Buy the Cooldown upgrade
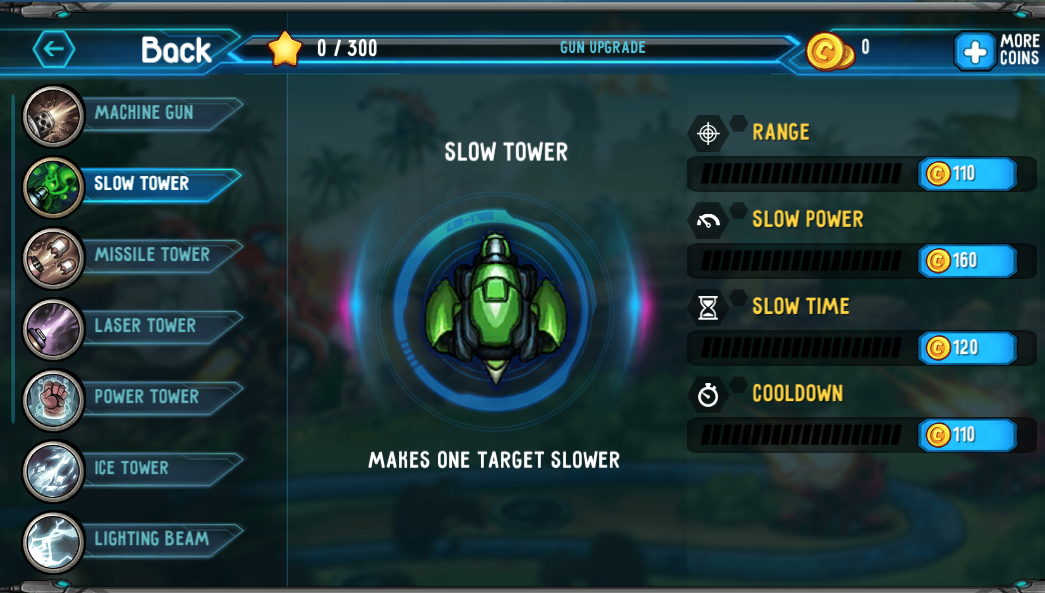The height and width of the screenshot is (593, 1045). pos(967,435)
